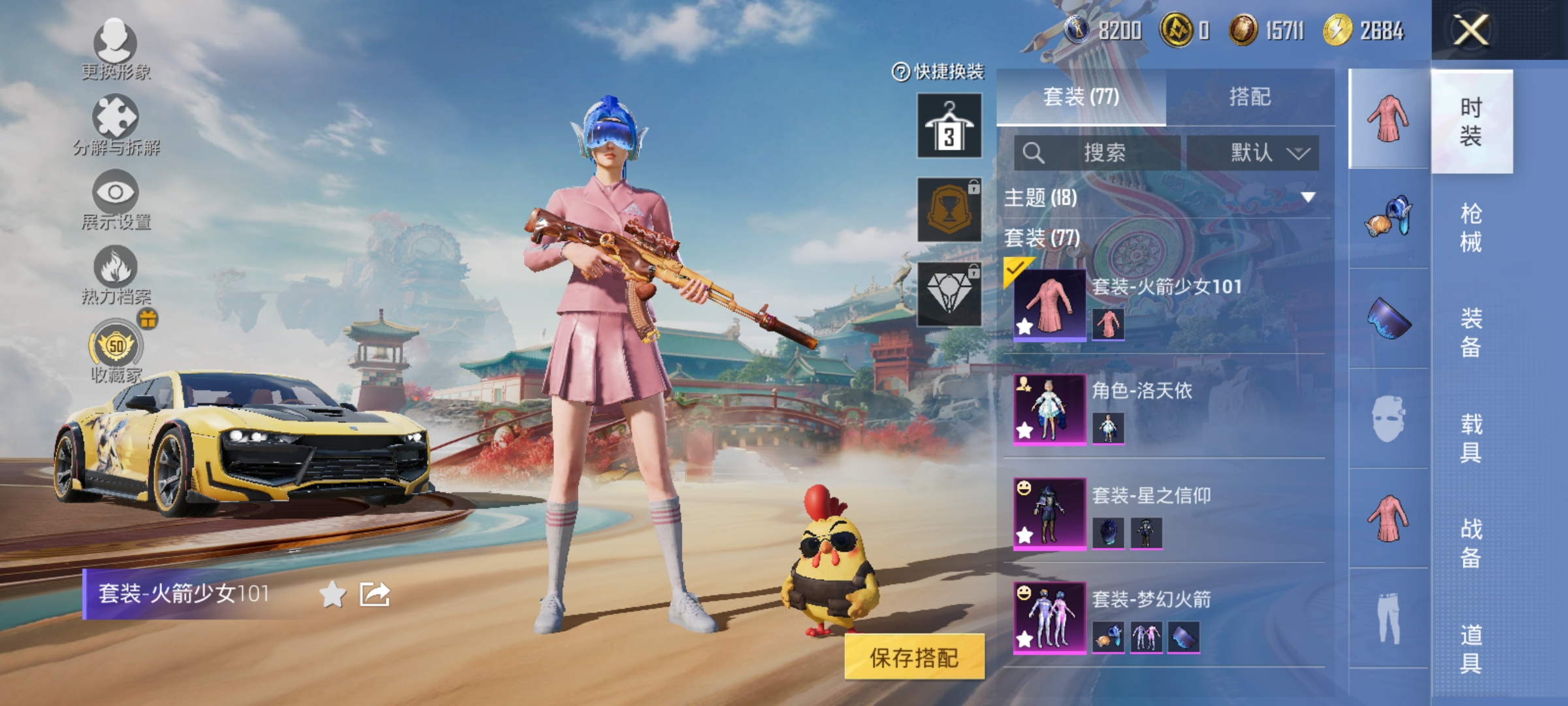Click the hanger icon showing 3 outfits
1568x706 pixels.
(949, 126)
